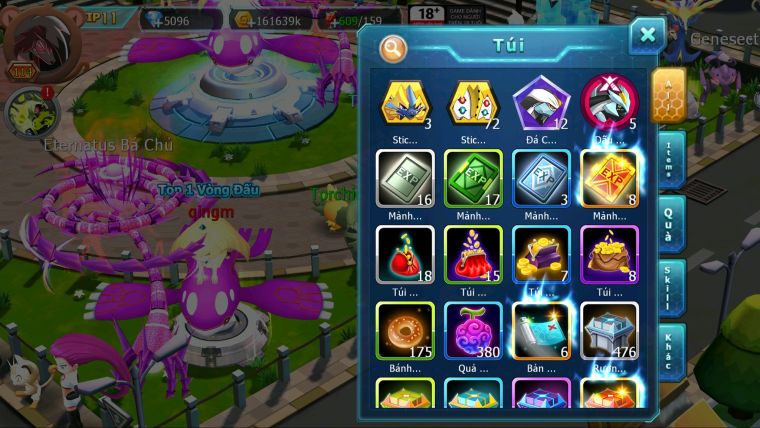The height and width of the screenshot is (428, 760).
Task: Select the silver chest item with 476
Action: pyautogui.click(x=609, y=331)
